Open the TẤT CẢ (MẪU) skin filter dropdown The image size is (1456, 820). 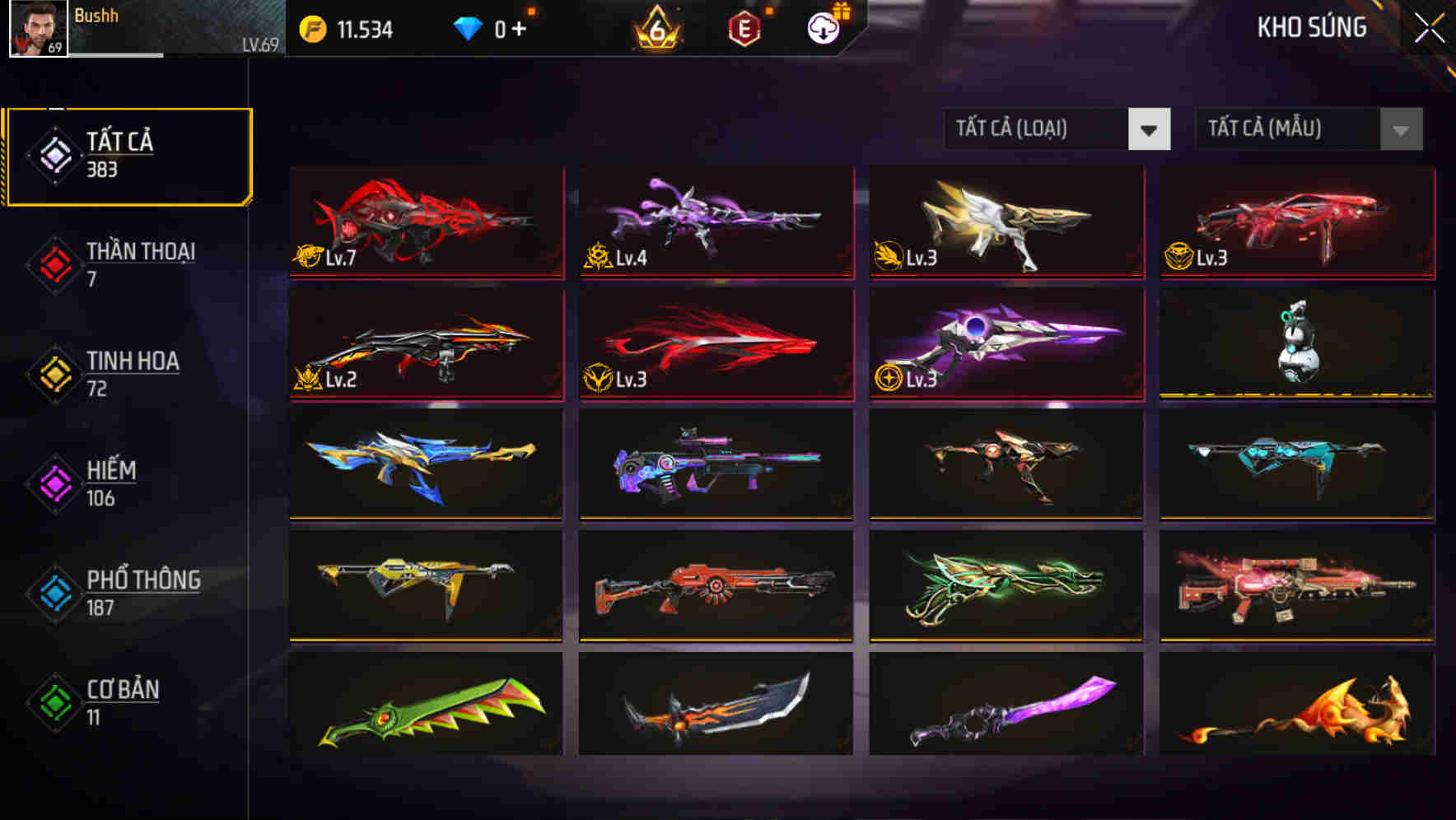1307,129
